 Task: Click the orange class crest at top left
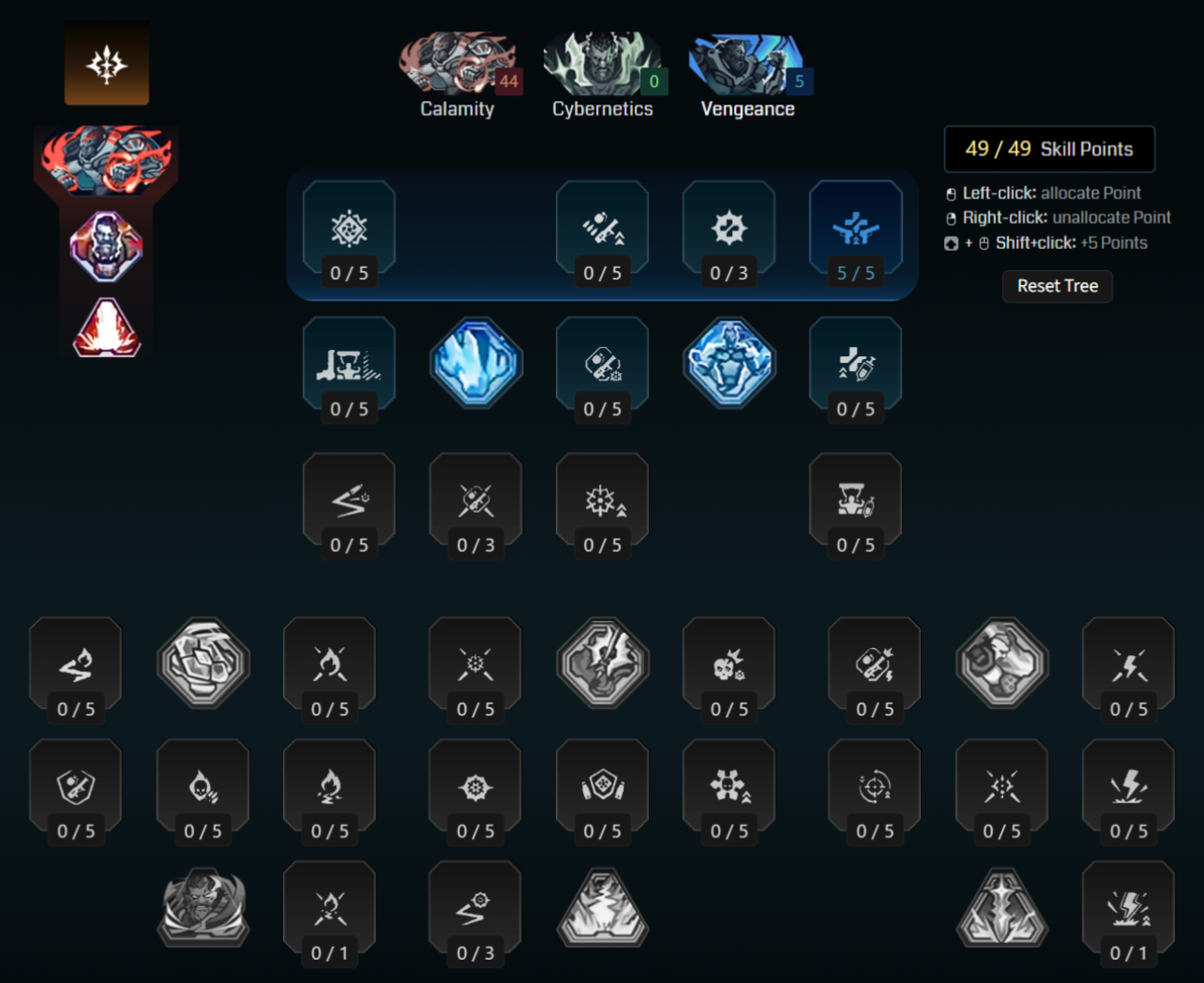[x=106, y=62]
